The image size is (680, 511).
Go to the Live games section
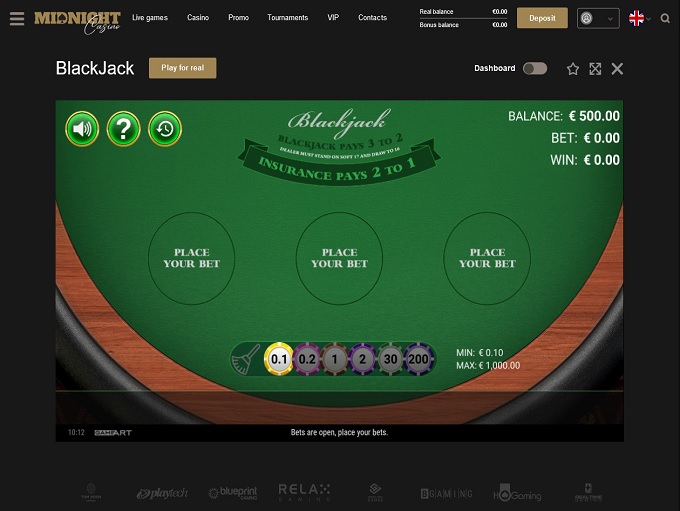[x=150, y=18]
